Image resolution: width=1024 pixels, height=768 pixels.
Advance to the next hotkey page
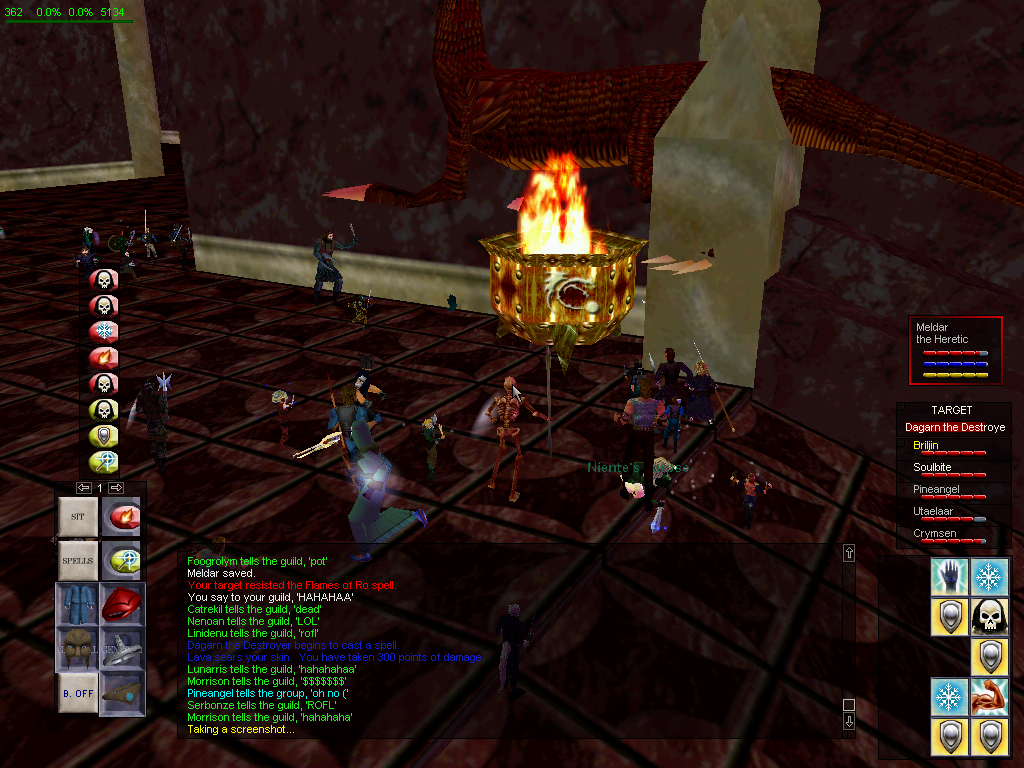pos(116,487)
